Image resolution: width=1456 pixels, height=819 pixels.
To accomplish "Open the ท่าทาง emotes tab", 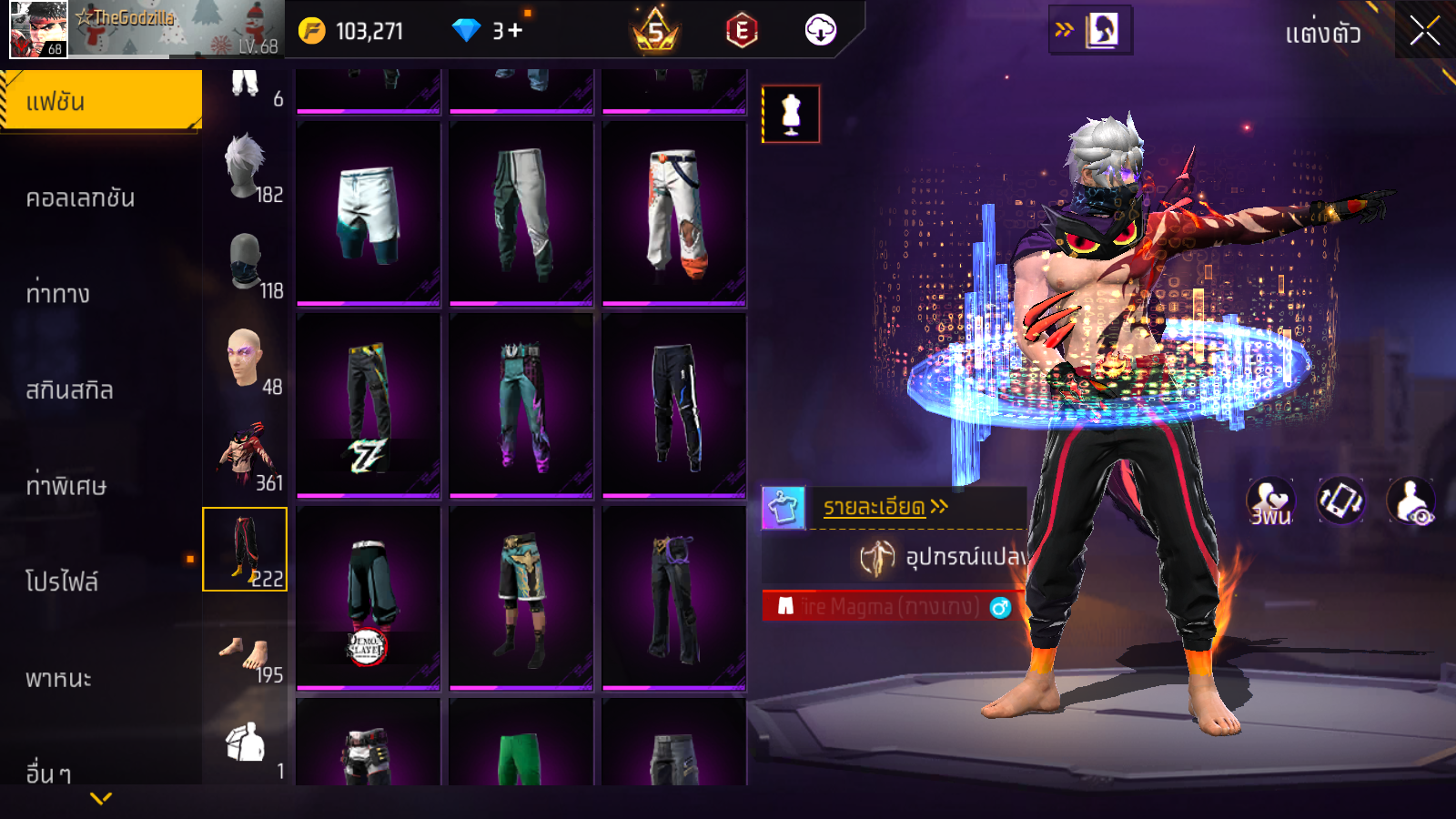I will (x=58, y=293).
